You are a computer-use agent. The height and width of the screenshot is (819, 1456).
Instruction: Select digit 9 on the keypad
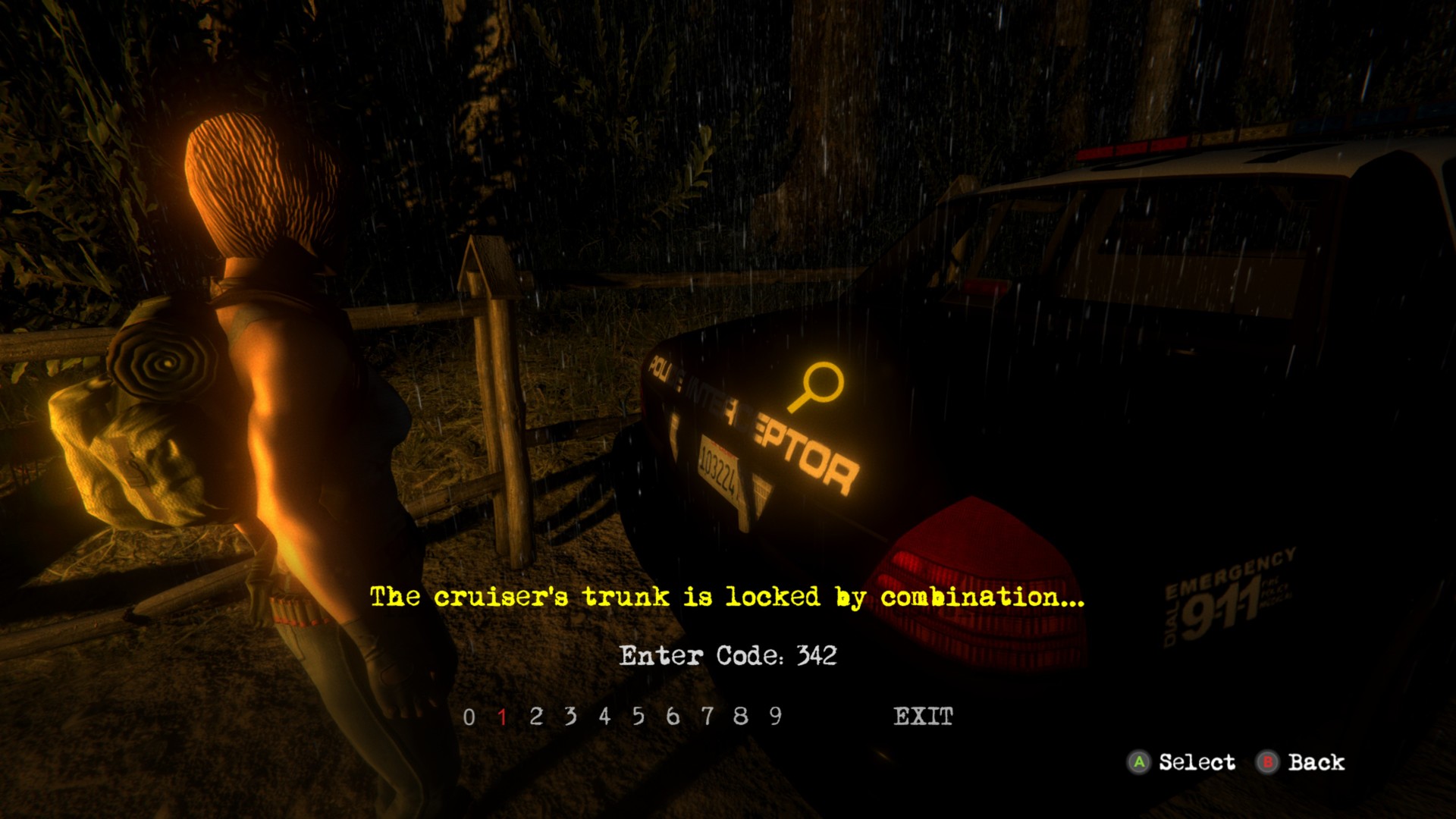(774, 715)
